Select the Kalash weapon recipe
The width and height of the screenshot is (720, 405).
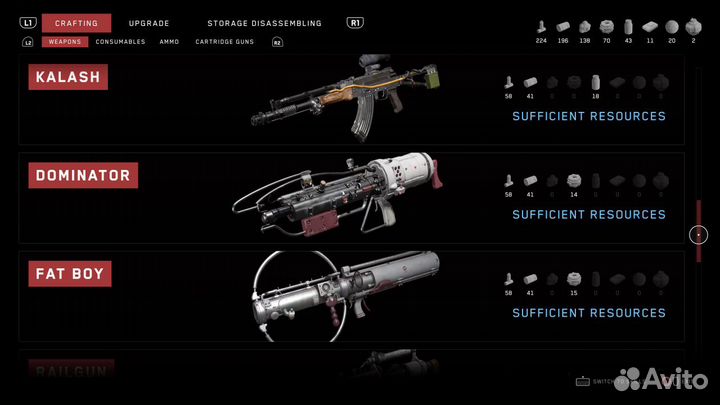tap(350, 100)
